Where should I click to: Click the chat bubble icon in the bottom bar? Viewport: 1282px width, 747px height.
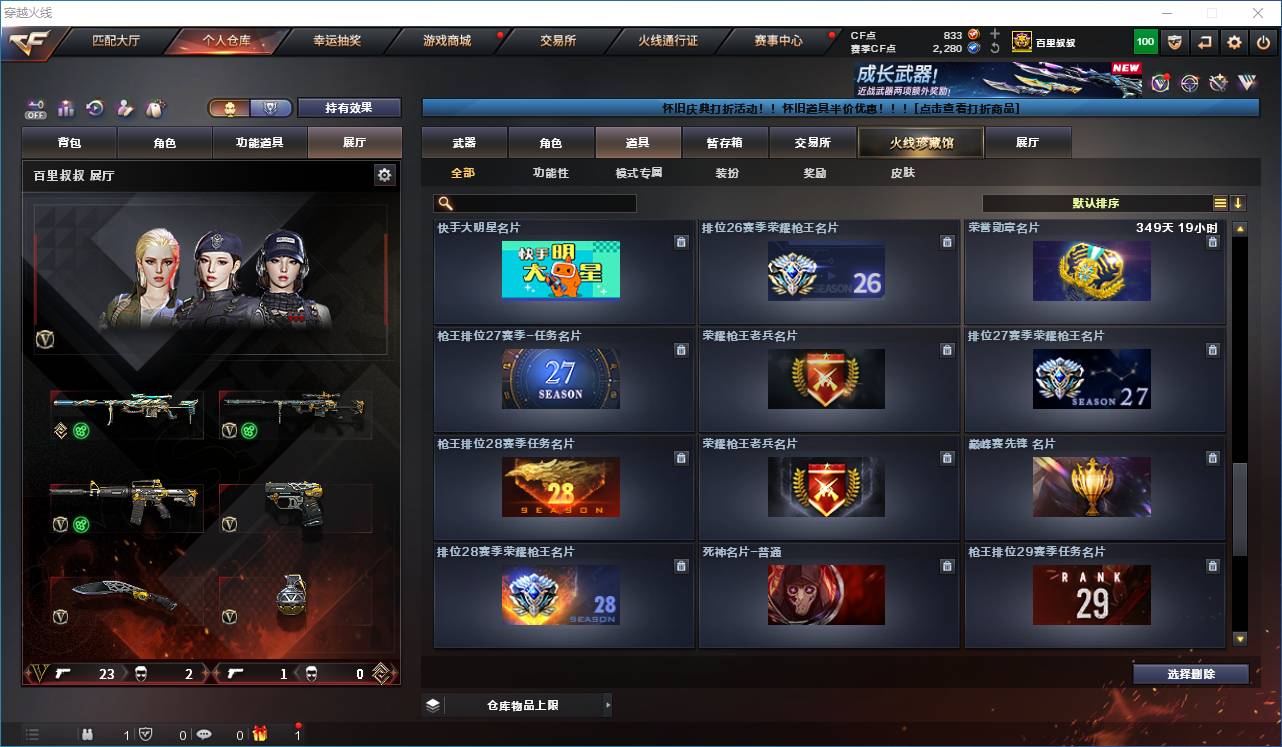(204, 734)
